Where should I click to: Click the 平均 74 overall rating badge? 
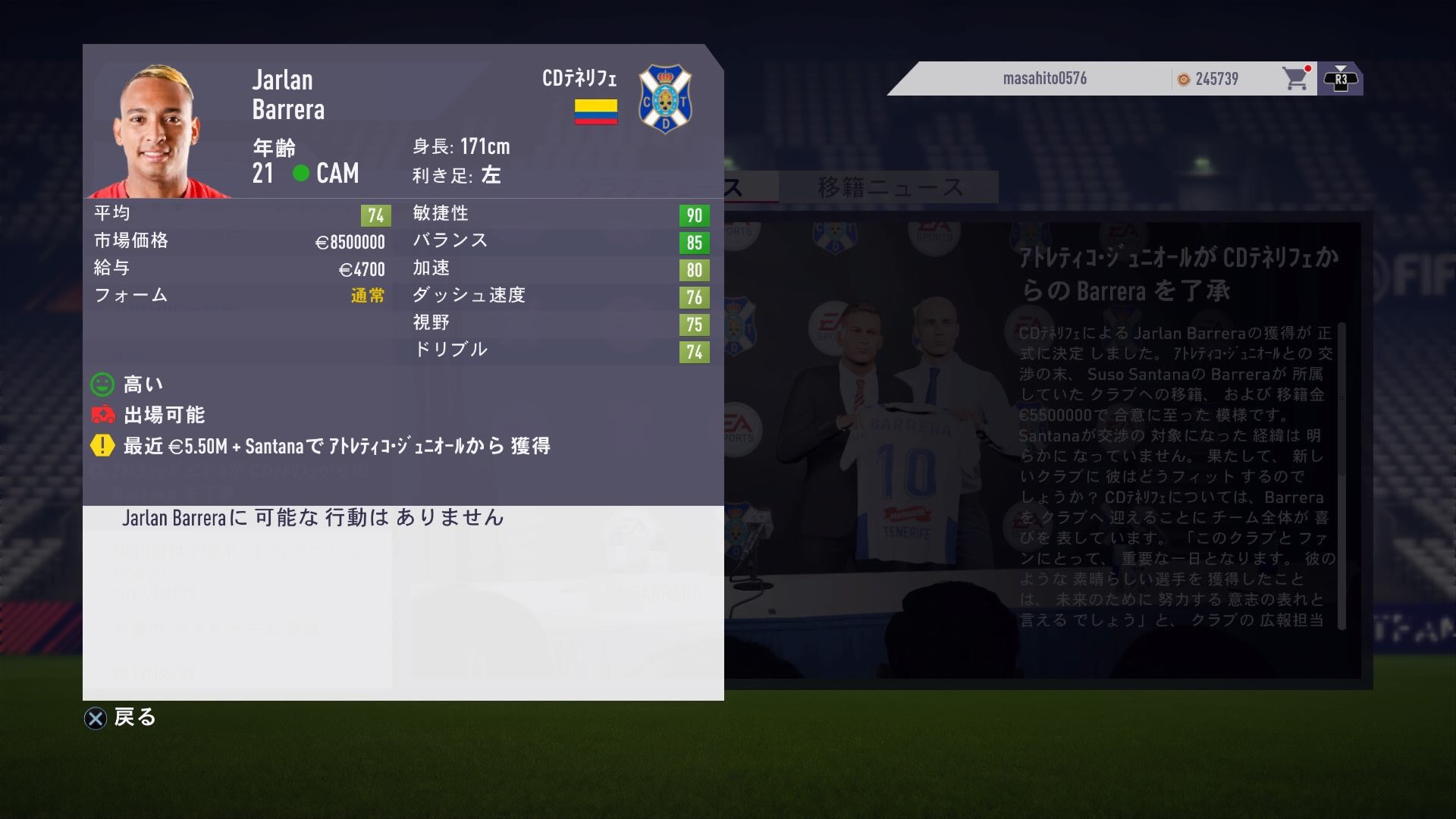pyautogui.click(x=375, y=213)
